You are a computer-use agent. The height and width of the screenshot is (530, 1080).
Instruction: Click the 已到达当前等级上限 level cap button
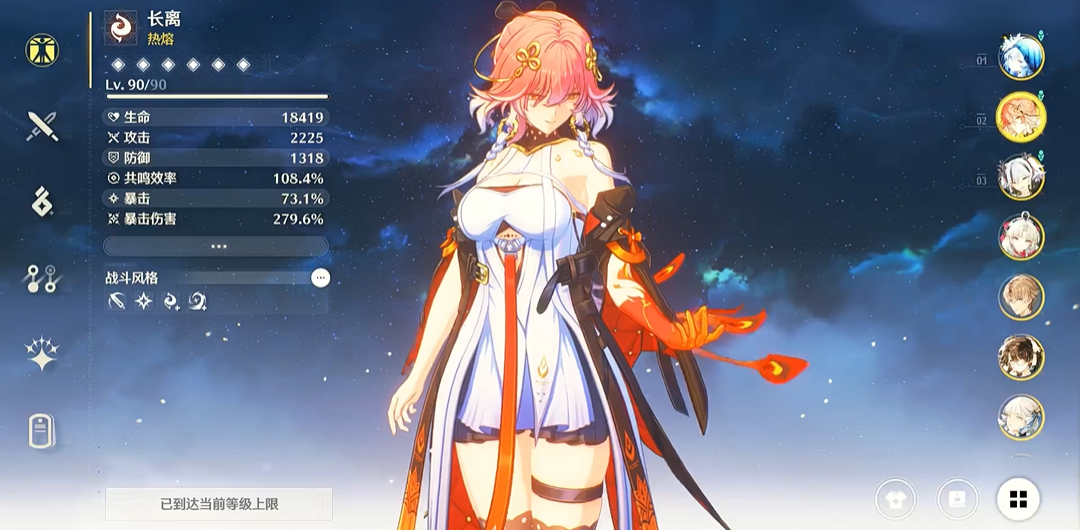coord(219,503)
